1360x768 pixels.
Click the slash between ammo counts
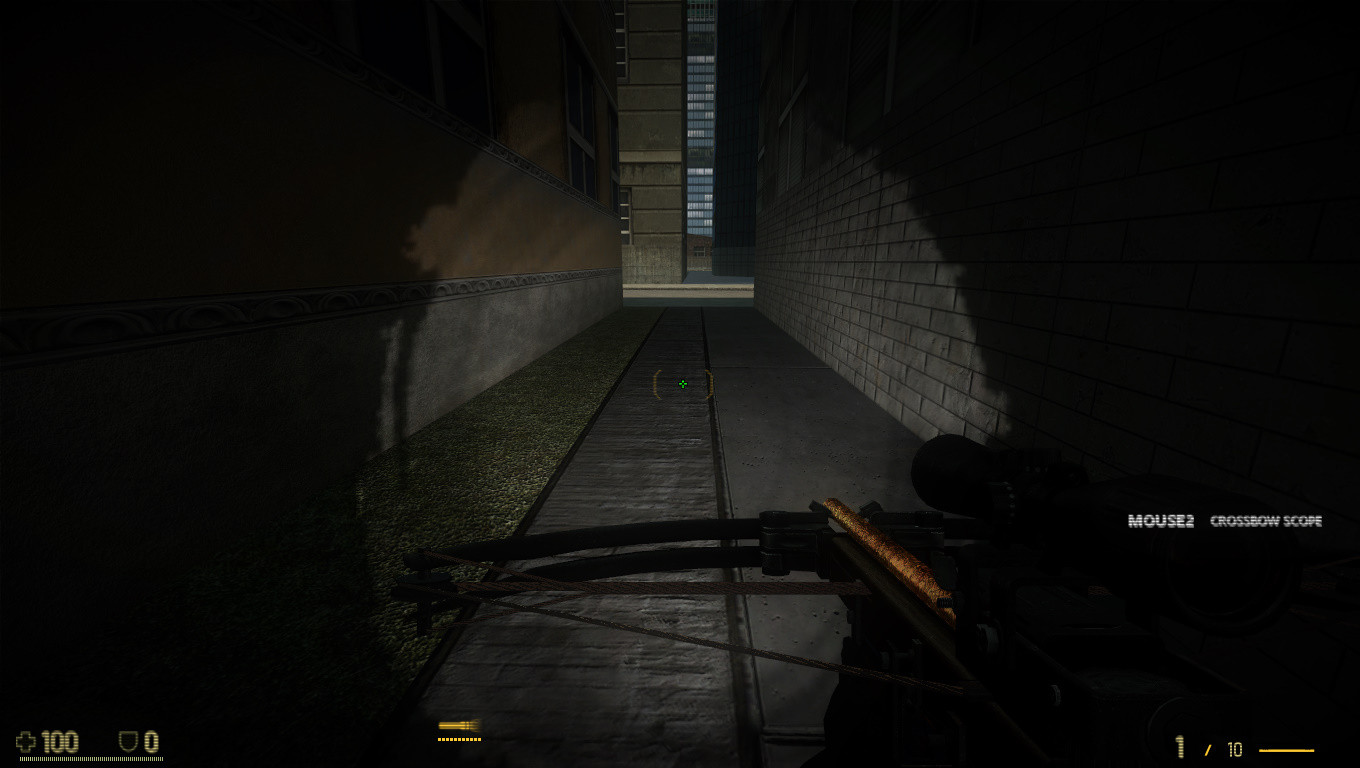(x=1209, y=748)
